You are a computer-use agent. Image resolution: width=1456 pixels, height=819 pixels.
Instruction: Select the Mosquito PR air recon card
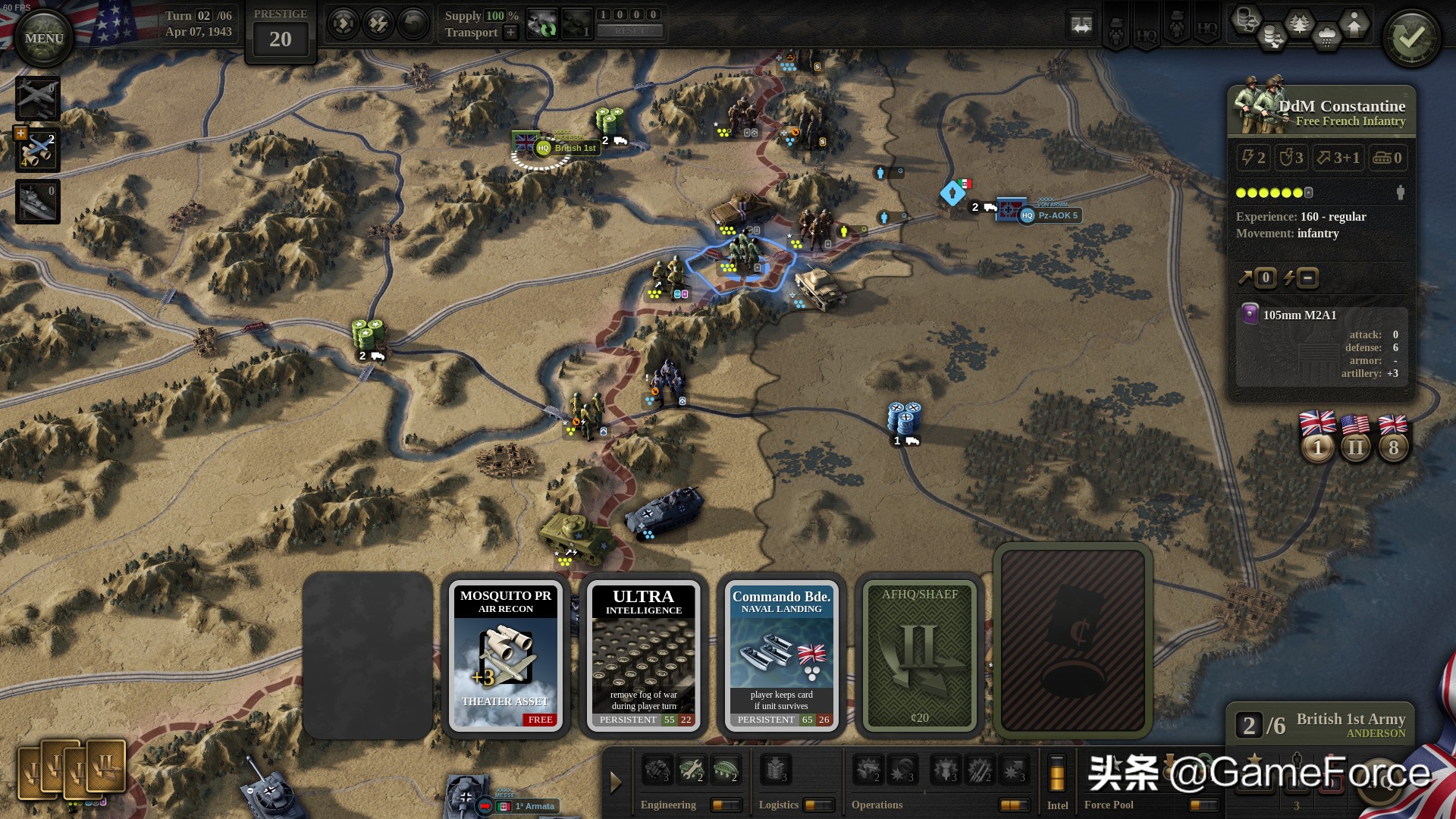pyautogui.click(x=506, y=655)
